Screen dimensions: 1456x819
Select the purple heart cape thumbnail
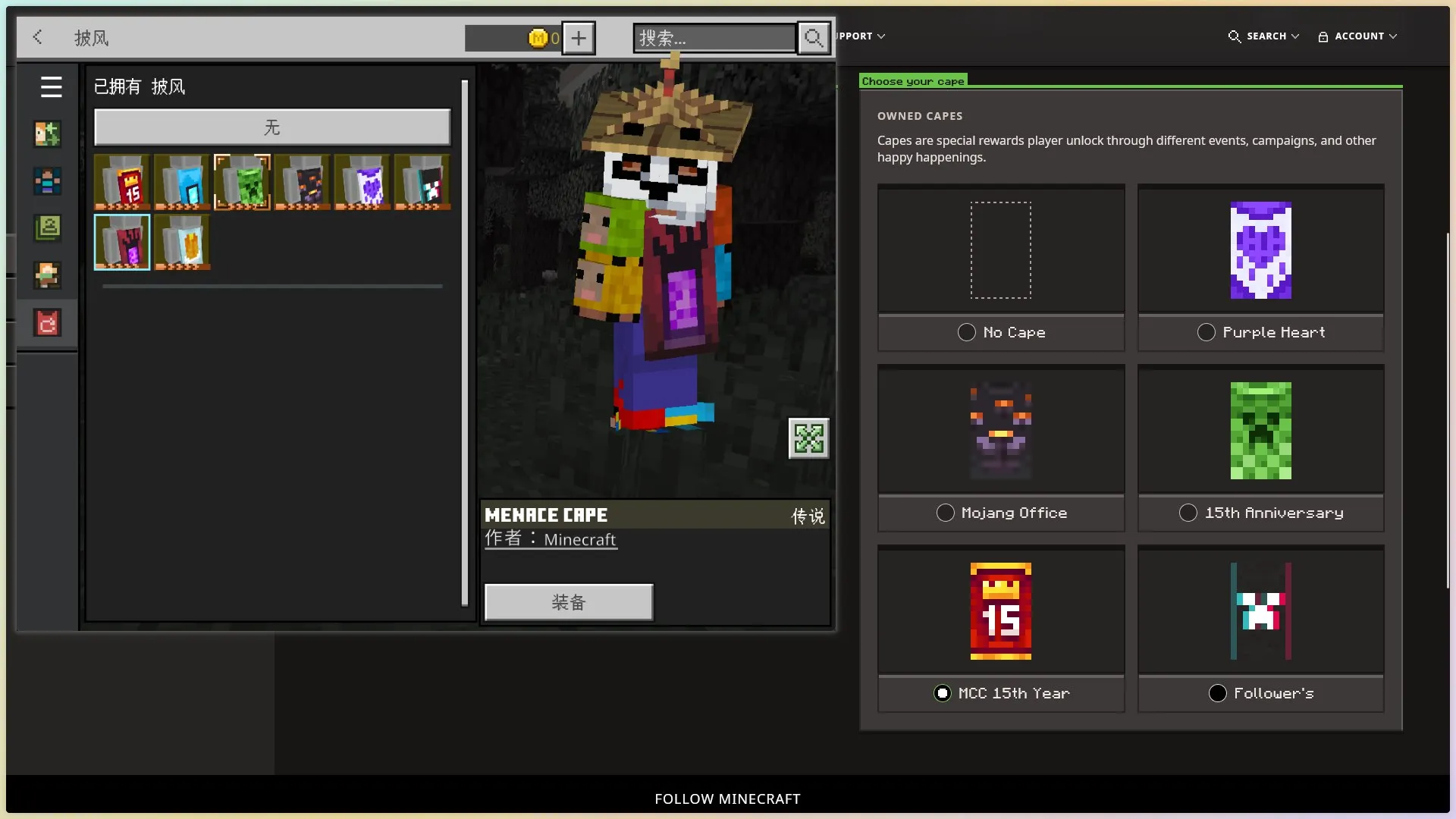(x=362, y=182)
